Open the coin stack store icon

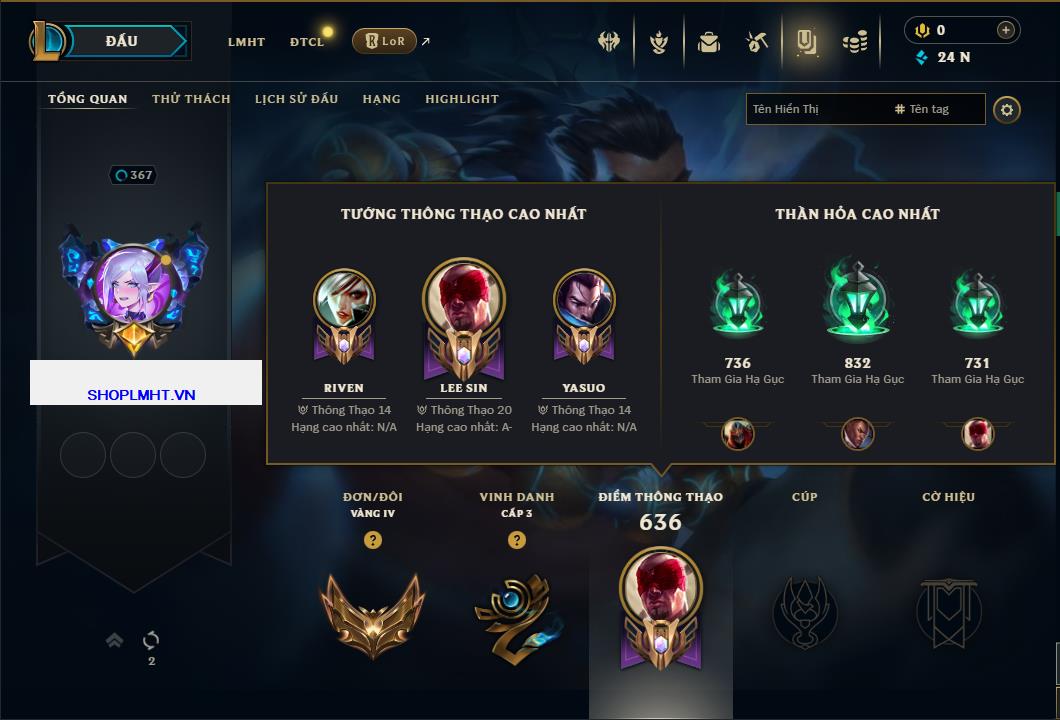854,42
